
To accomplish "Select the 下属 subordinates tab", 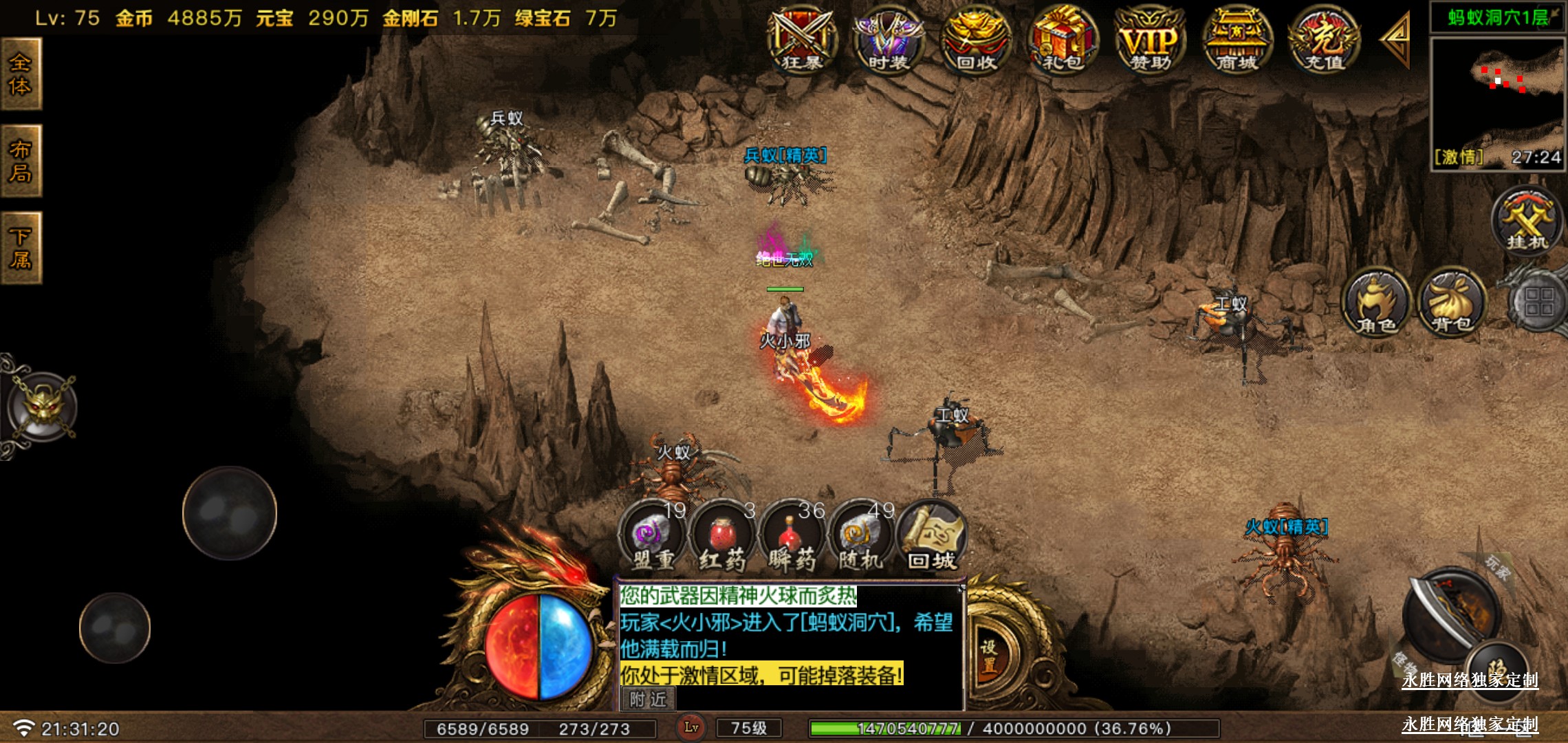I will tap(21, 248).
